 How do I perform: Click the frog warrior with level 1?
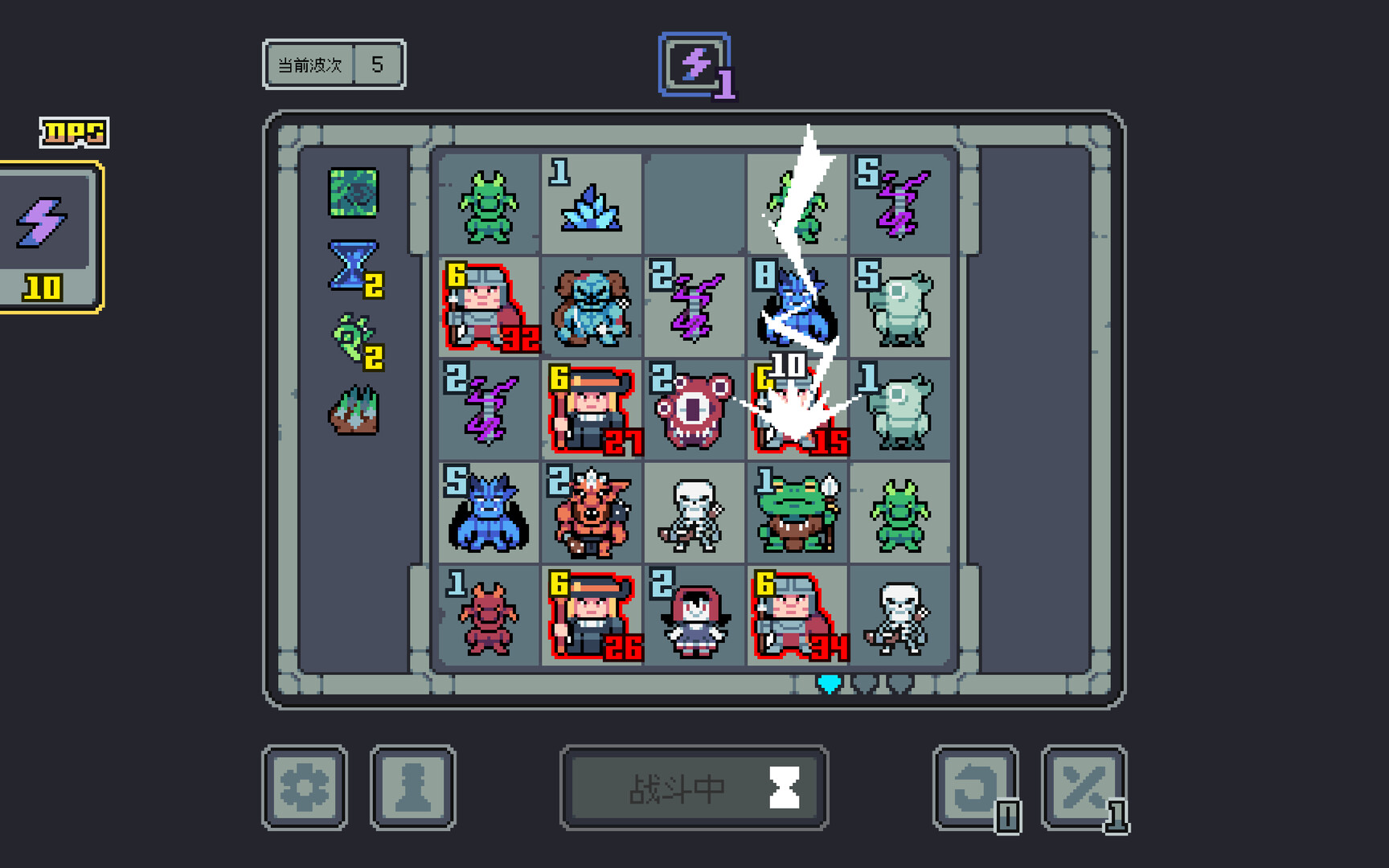[x=796, y=512]
